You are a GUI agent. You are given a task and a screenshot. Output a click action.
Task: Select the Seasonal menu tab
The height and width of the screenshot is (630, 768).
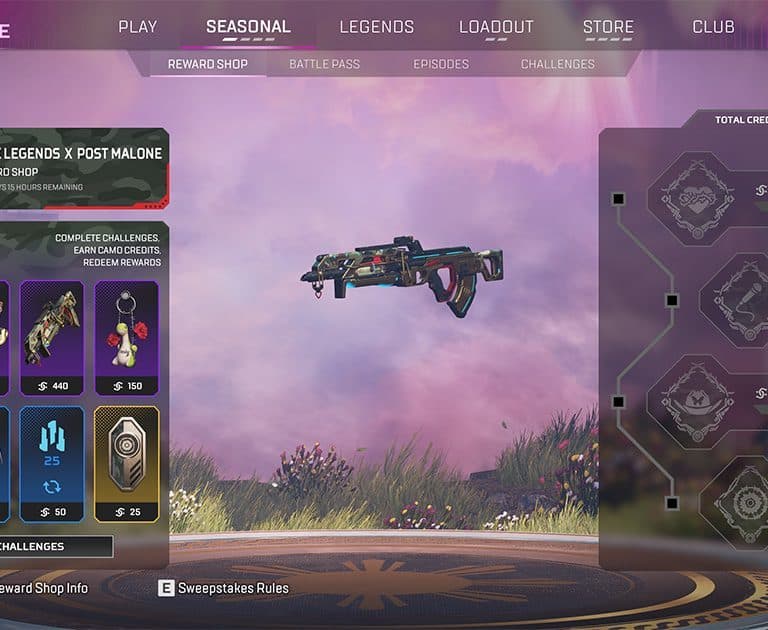[x=248, y=27]
